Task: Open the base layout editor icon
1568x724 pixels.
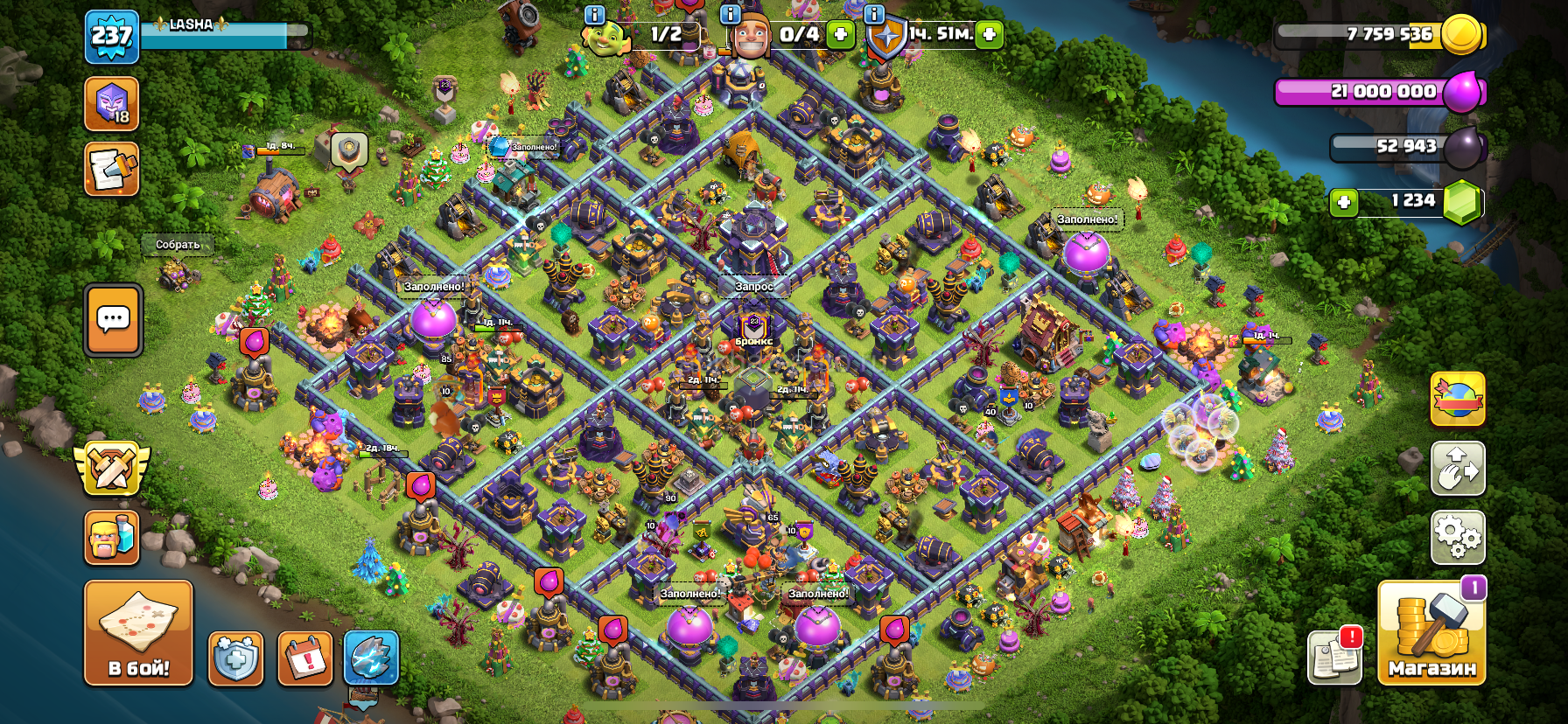Action: click(x=1457, y=468)
